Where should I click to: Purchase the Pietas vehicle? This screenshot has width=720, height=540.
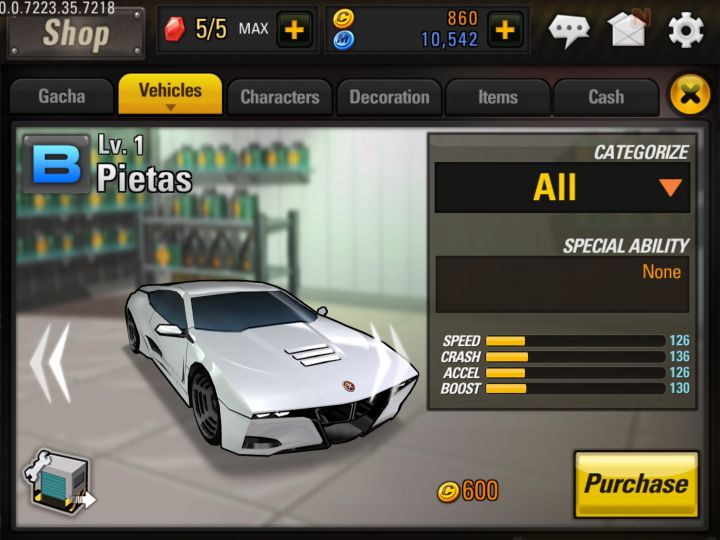pyautogui.click(x=636, y=484)
